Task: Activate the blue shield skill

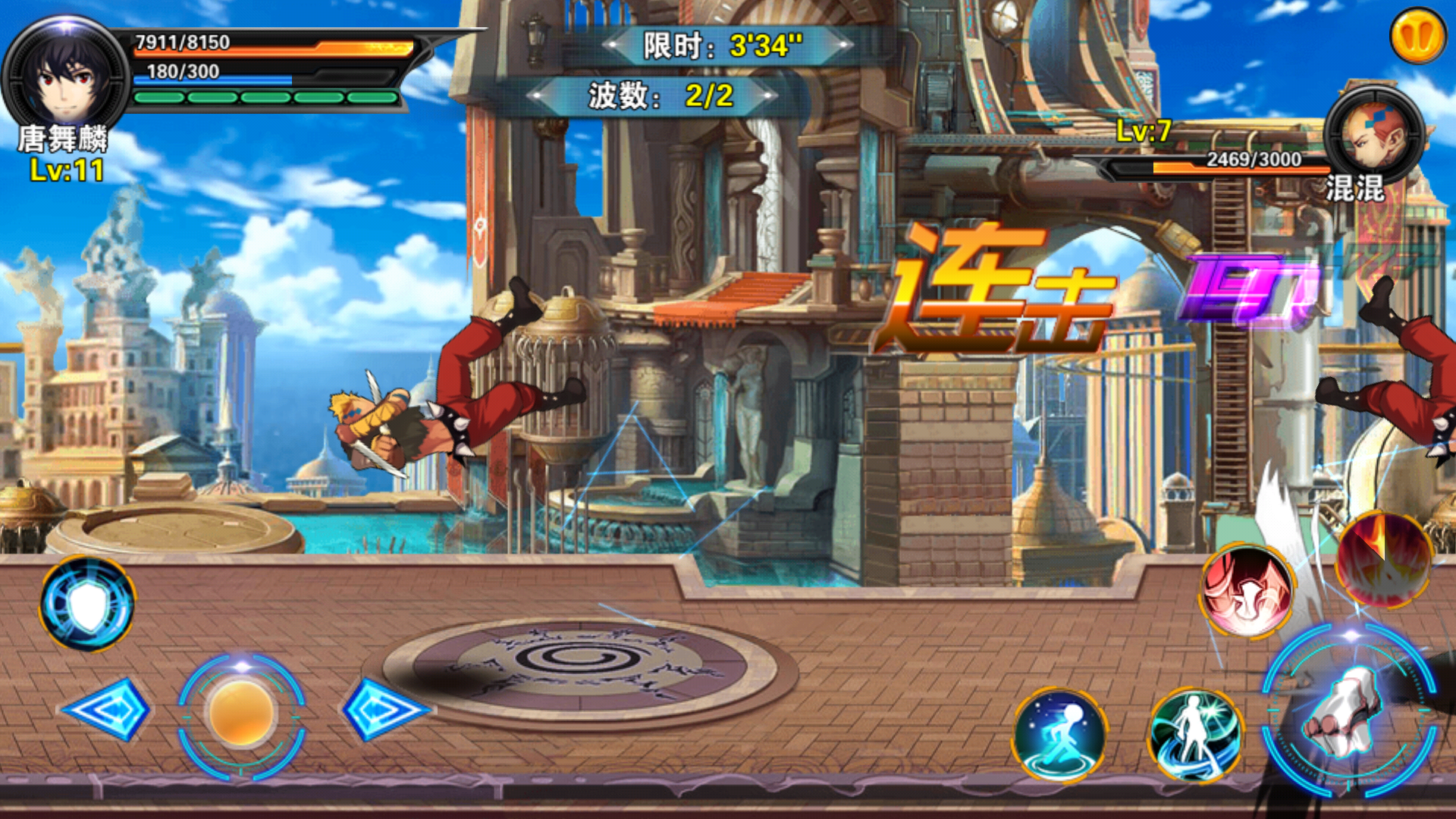Action: pyautogui.click(x=88, y=604)
